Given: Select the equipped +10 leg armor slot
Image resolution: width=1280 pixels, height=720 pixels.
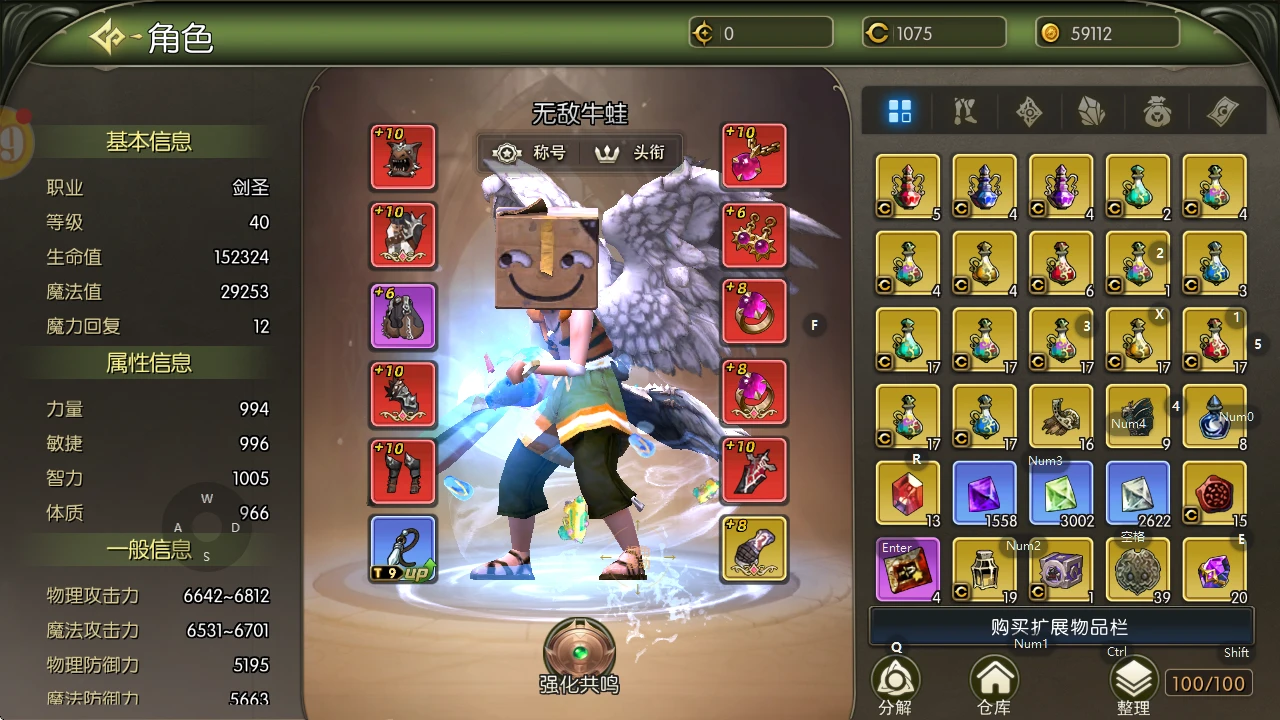Looking at the screenshot, I should (403, 471).
